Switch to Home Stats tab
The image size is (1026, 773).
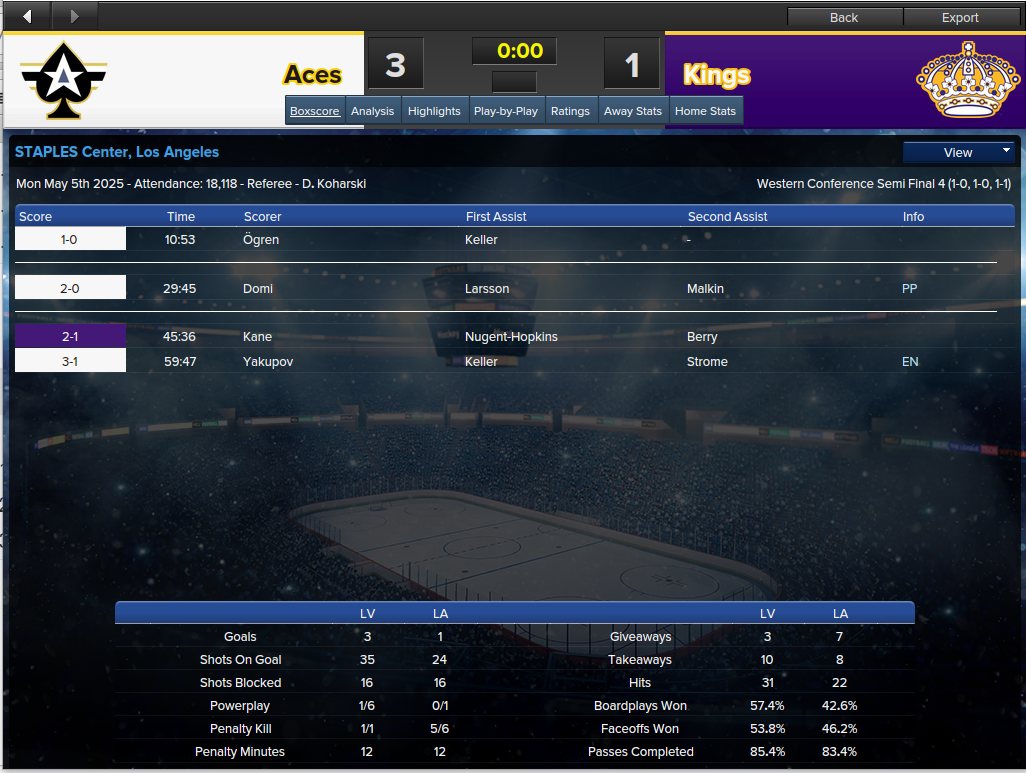pyautogui.click(x=706, y=111)
